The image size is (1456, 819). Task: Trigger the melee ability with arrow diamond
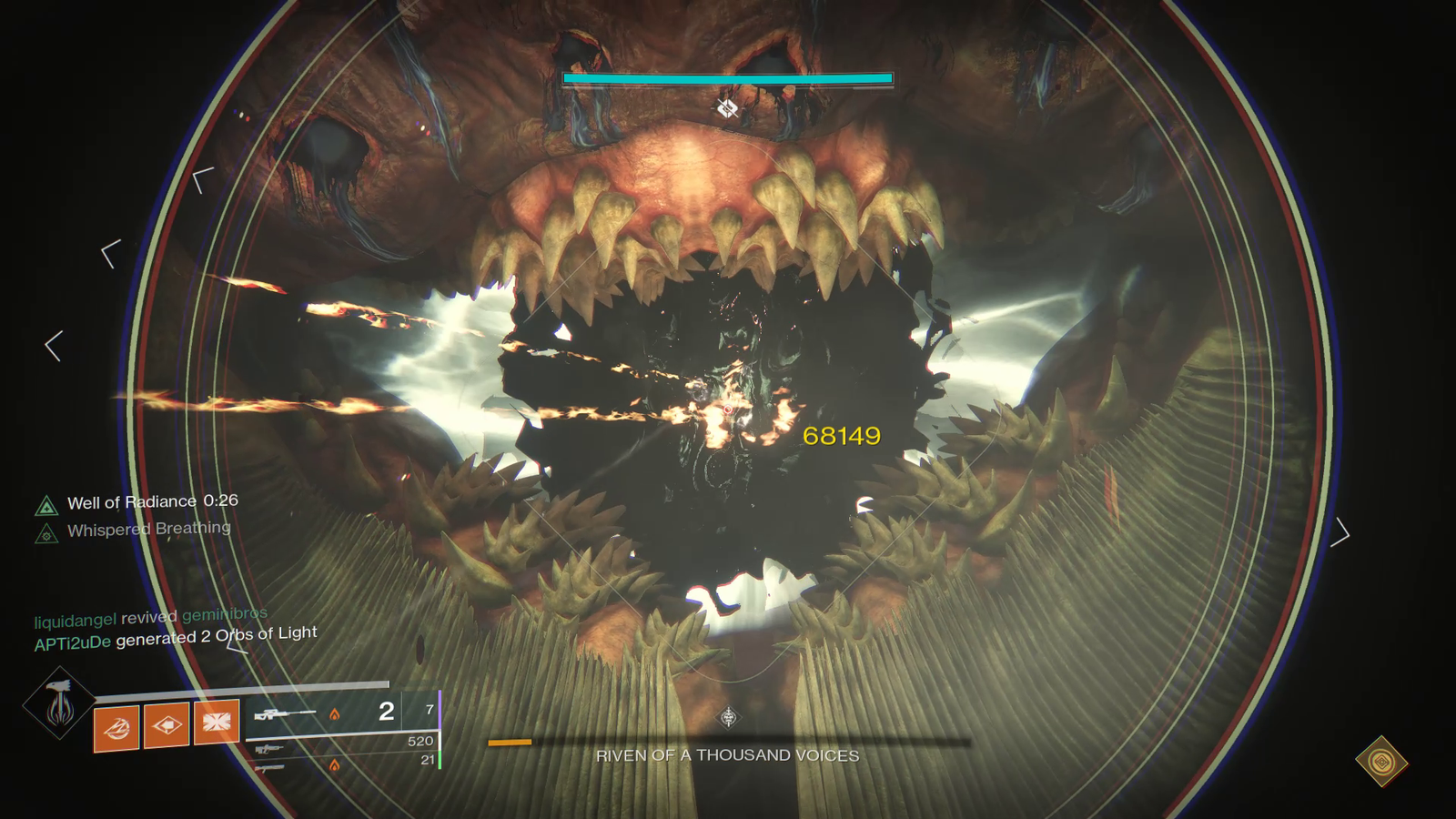(x=167, y=724)
